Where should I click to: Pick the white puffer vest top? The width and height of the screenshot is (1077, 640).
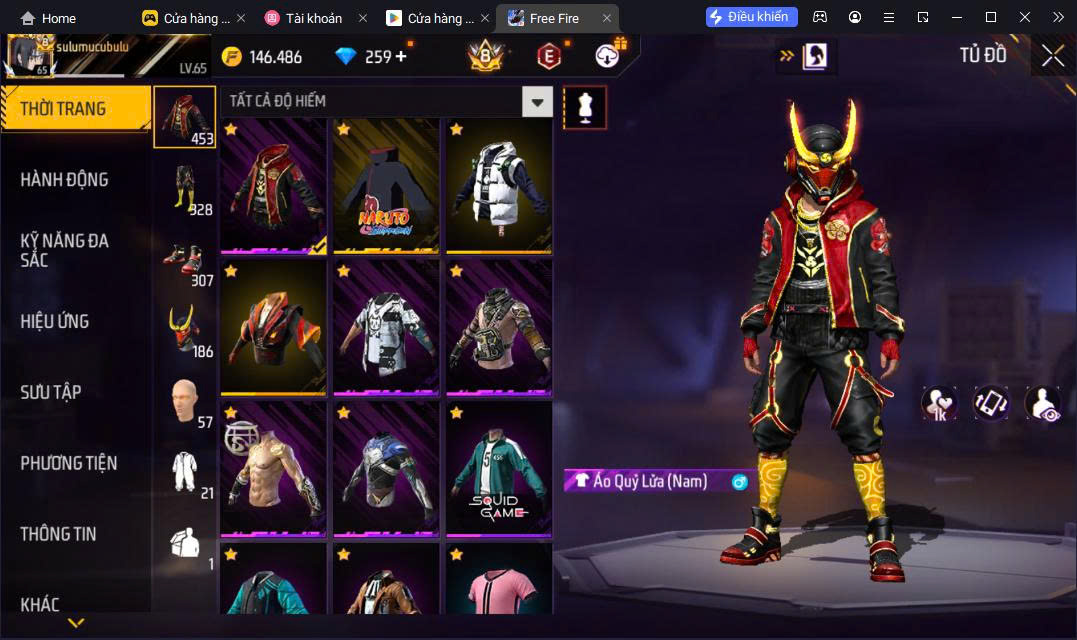[499, 185]
